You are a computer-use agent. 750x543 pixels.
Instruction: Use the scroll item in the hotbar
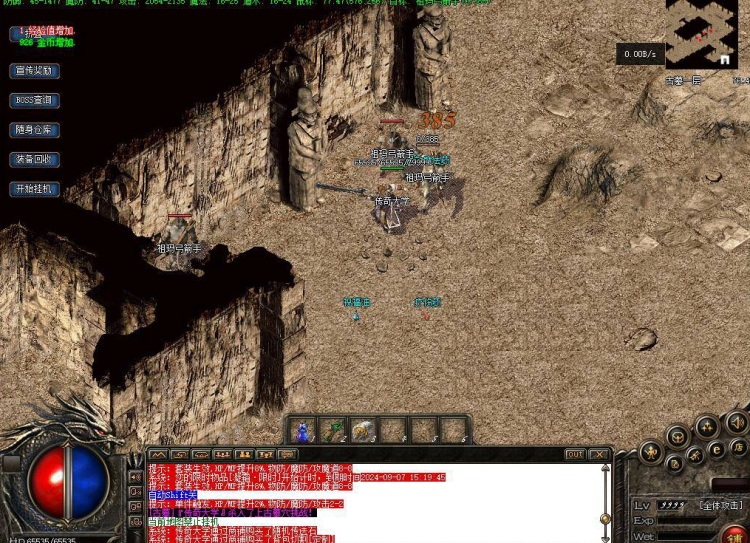tap(363, 430)
